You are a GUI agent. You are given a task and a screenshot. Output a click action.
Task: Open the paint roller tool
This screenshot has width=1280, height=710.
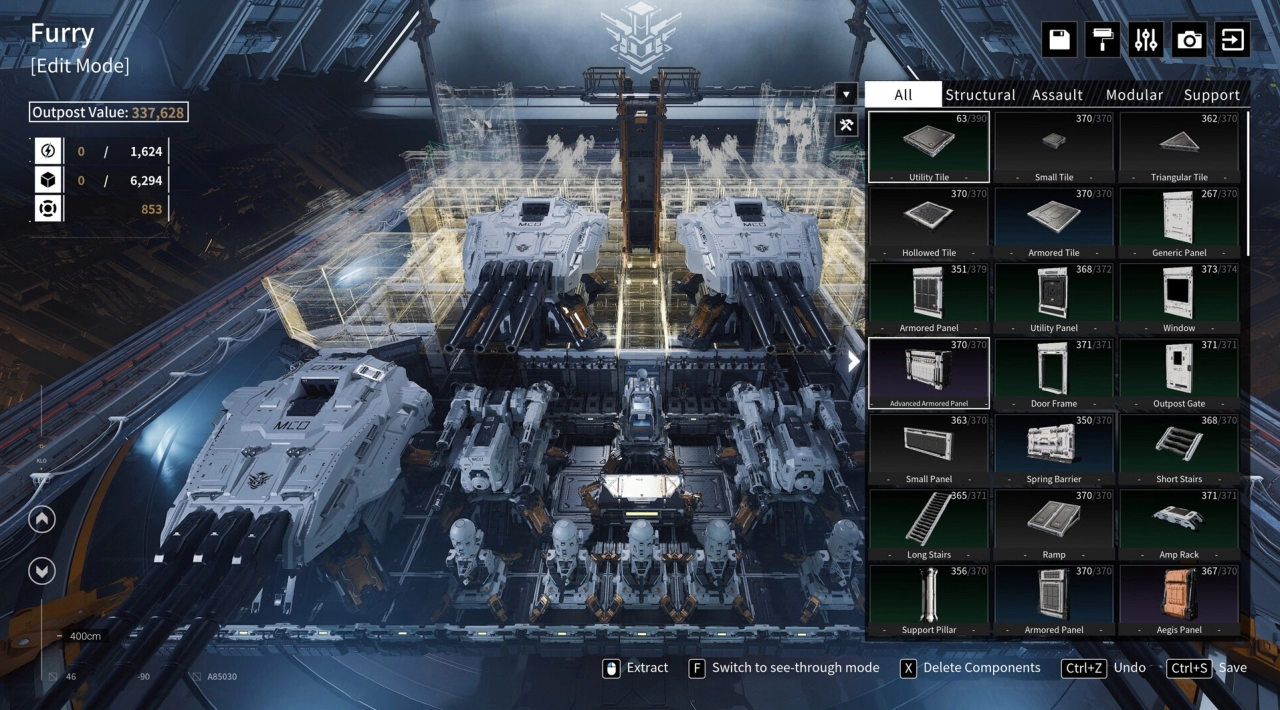1103,40
